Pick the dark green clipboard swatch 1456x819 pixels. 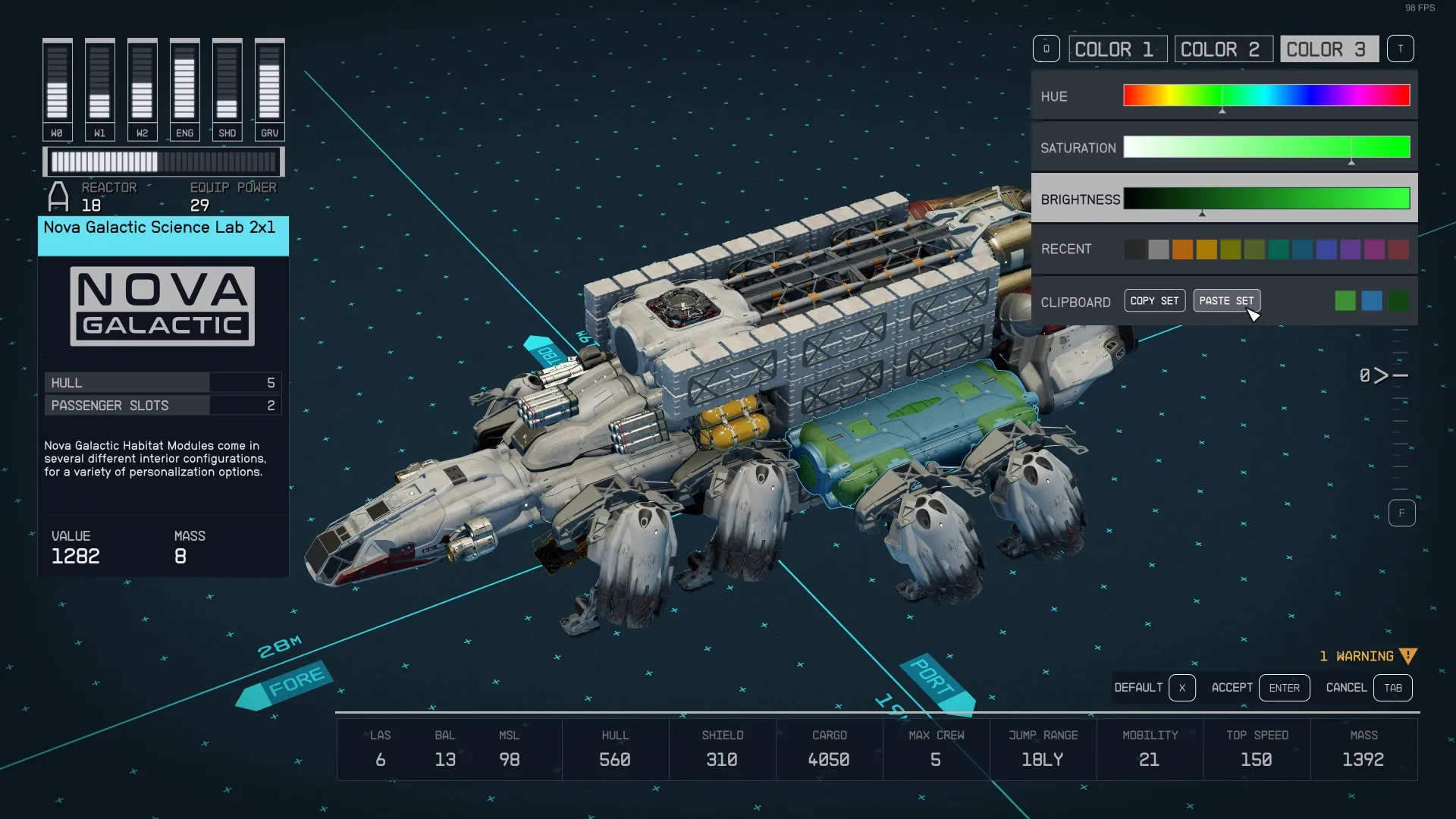click(1398, 301)
